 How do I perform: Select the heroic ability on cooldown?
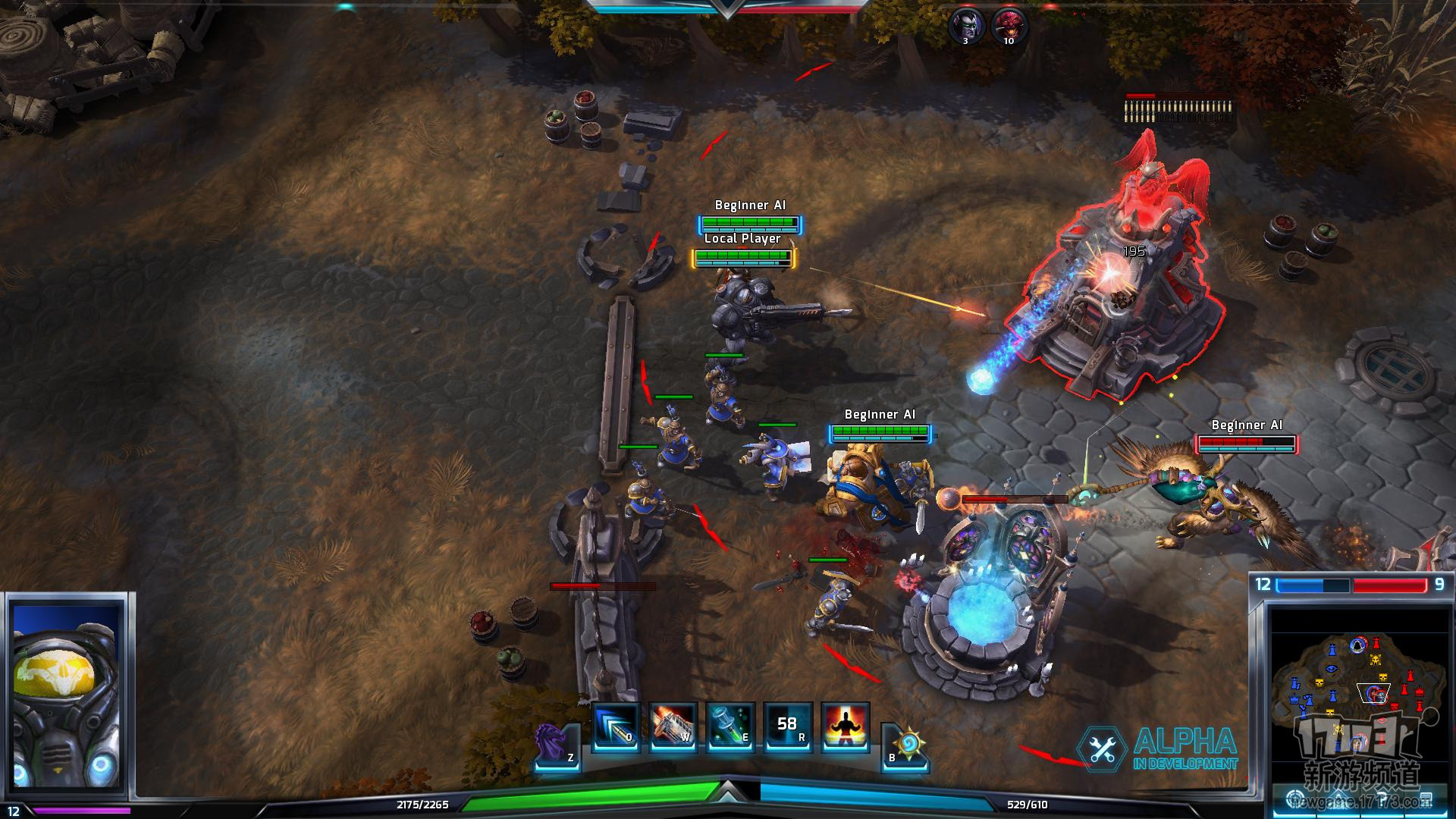click(x=787, y=727)
